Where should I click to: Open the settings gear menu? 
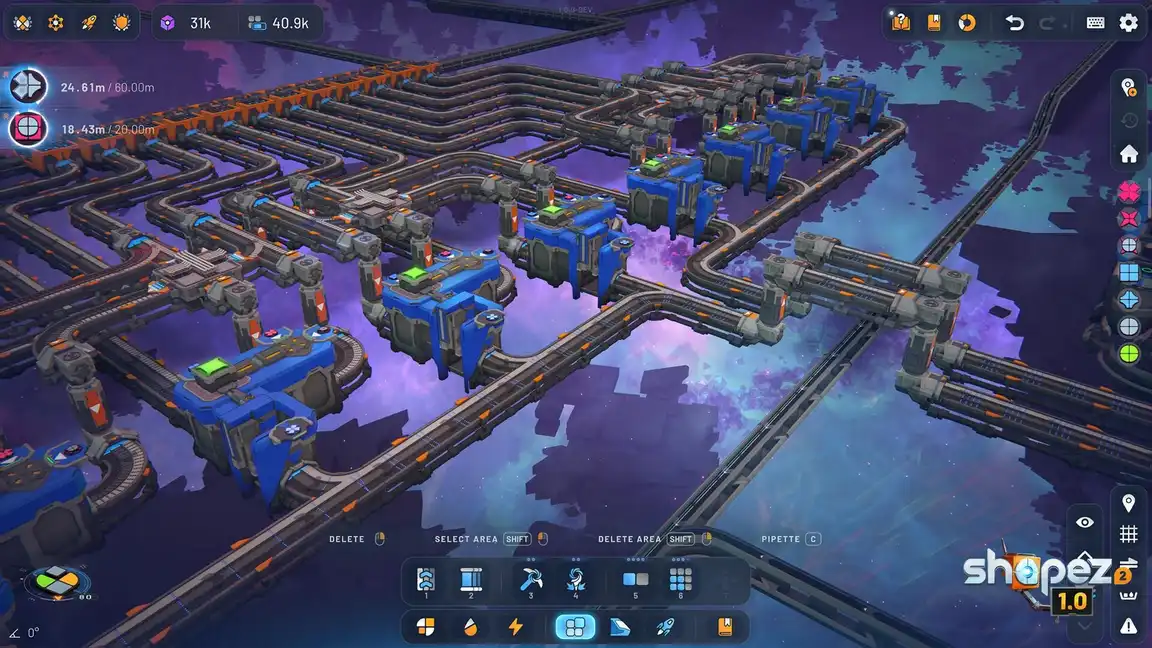pyautogui.click(x=1128, y=22)
